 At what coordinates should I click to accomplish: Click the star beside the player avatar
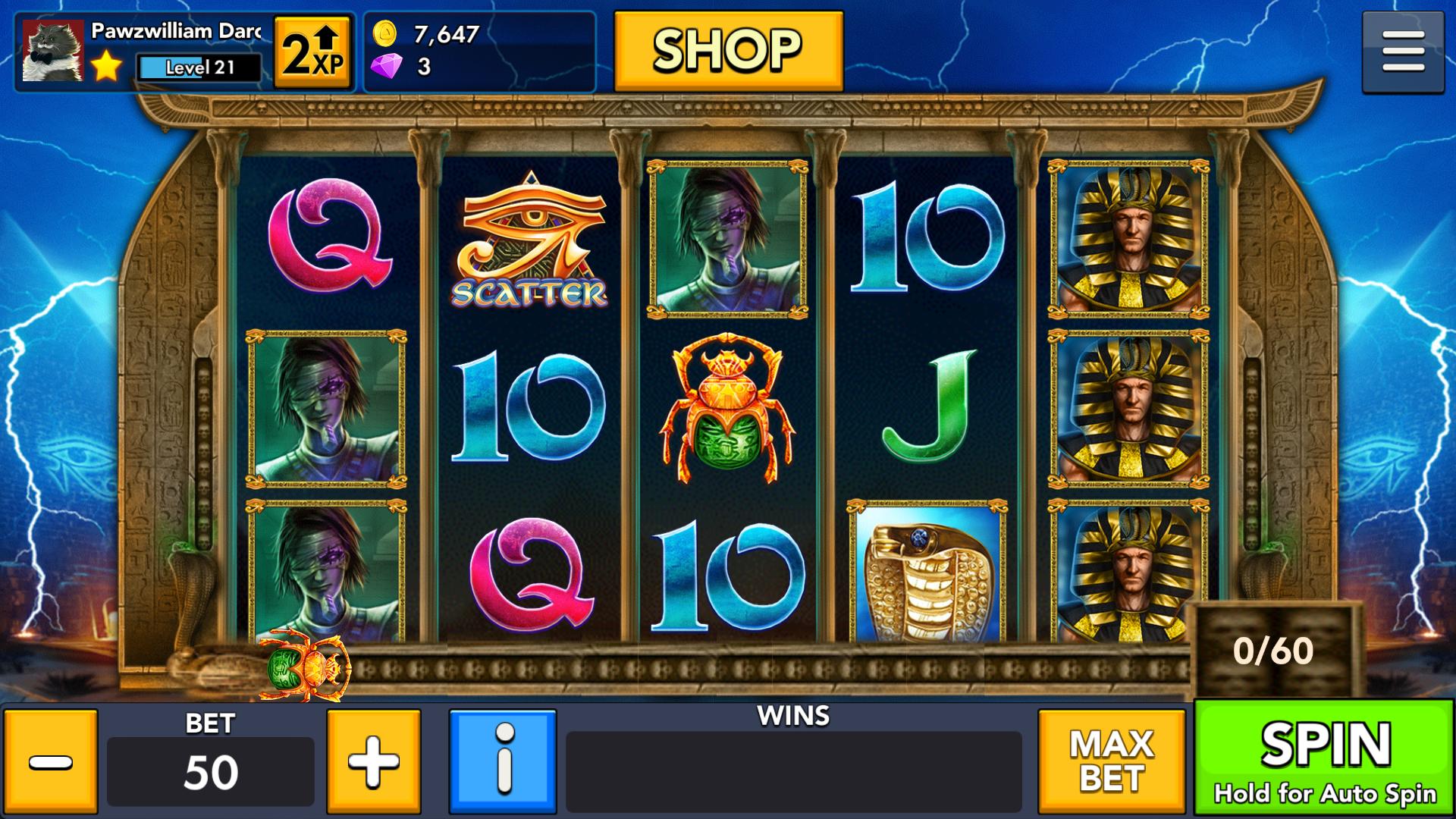pos(105,68)
